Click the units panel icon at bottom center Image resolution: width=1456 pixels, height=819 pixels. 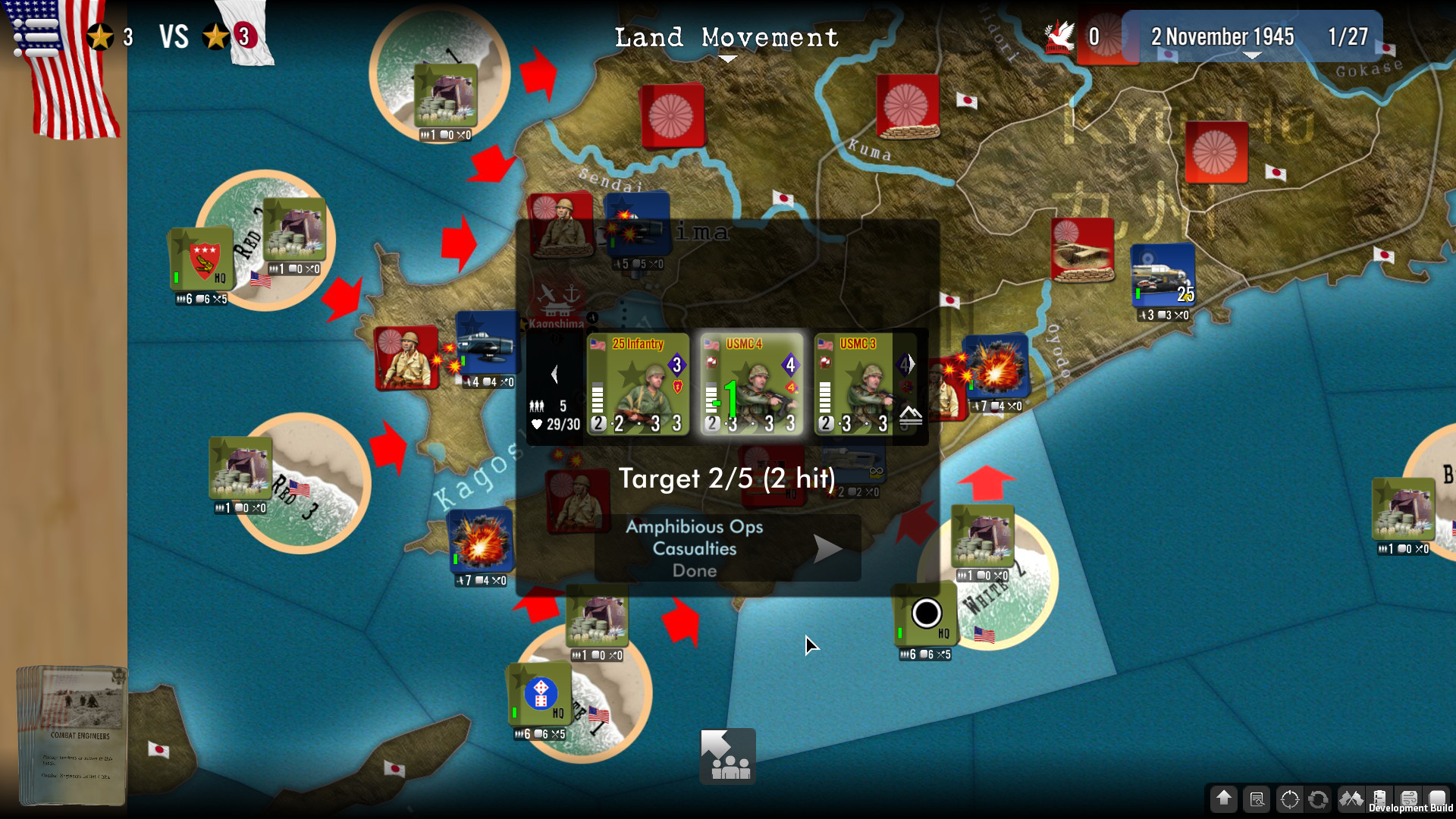pos(726,755)
